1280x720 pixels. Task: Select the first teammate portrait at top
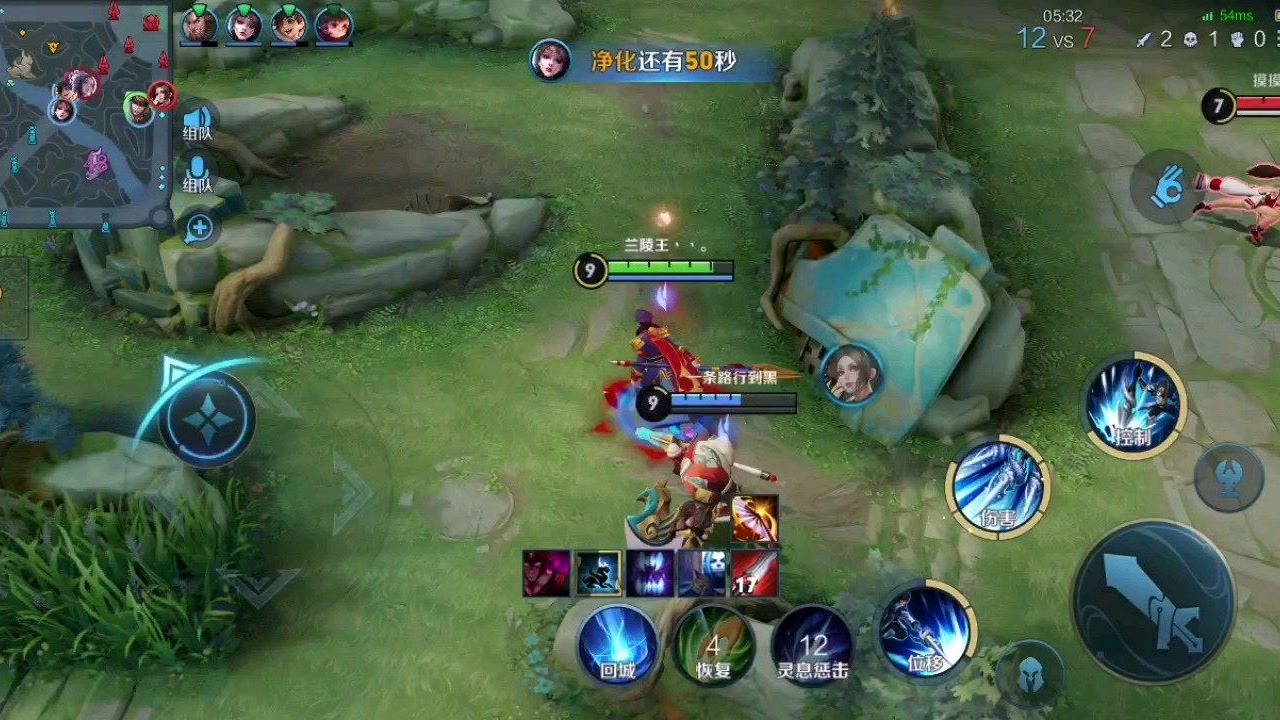coord(200,24)
